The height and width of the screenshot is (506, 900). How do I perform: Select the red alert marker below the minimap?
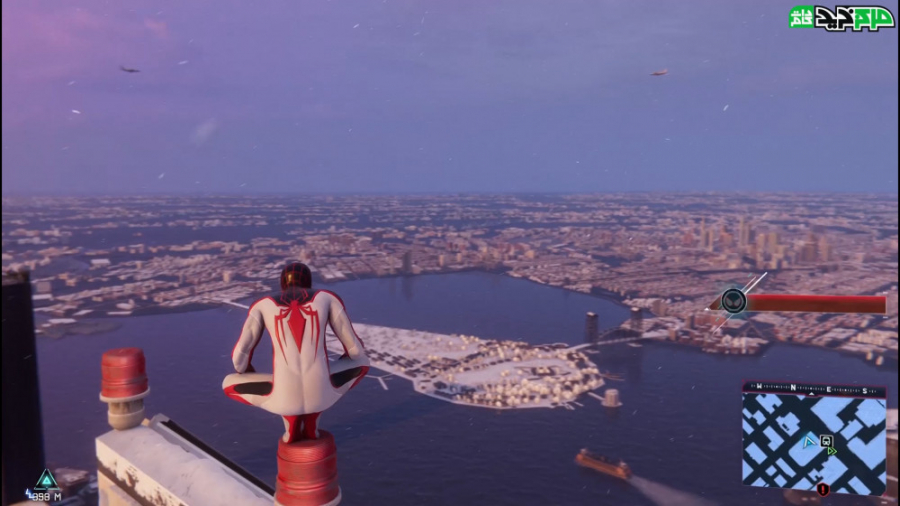[823, 489]
